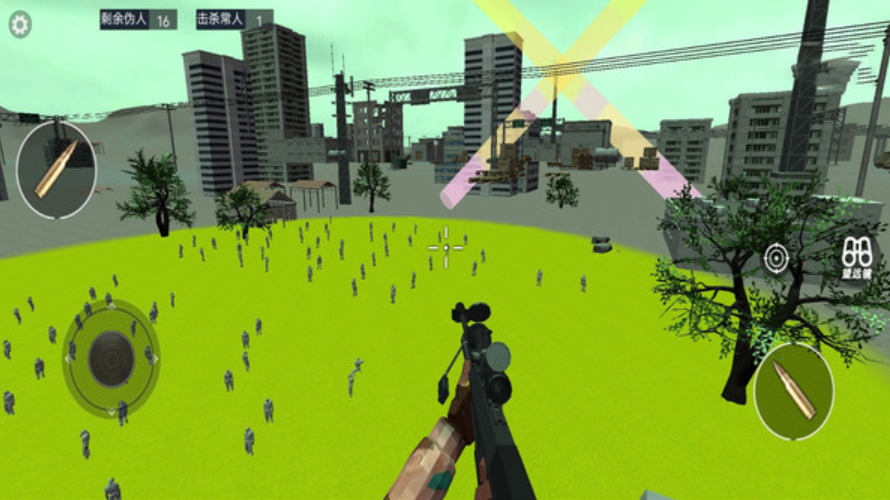Fire using the bullet button below the binoculars

click(794, 391)
